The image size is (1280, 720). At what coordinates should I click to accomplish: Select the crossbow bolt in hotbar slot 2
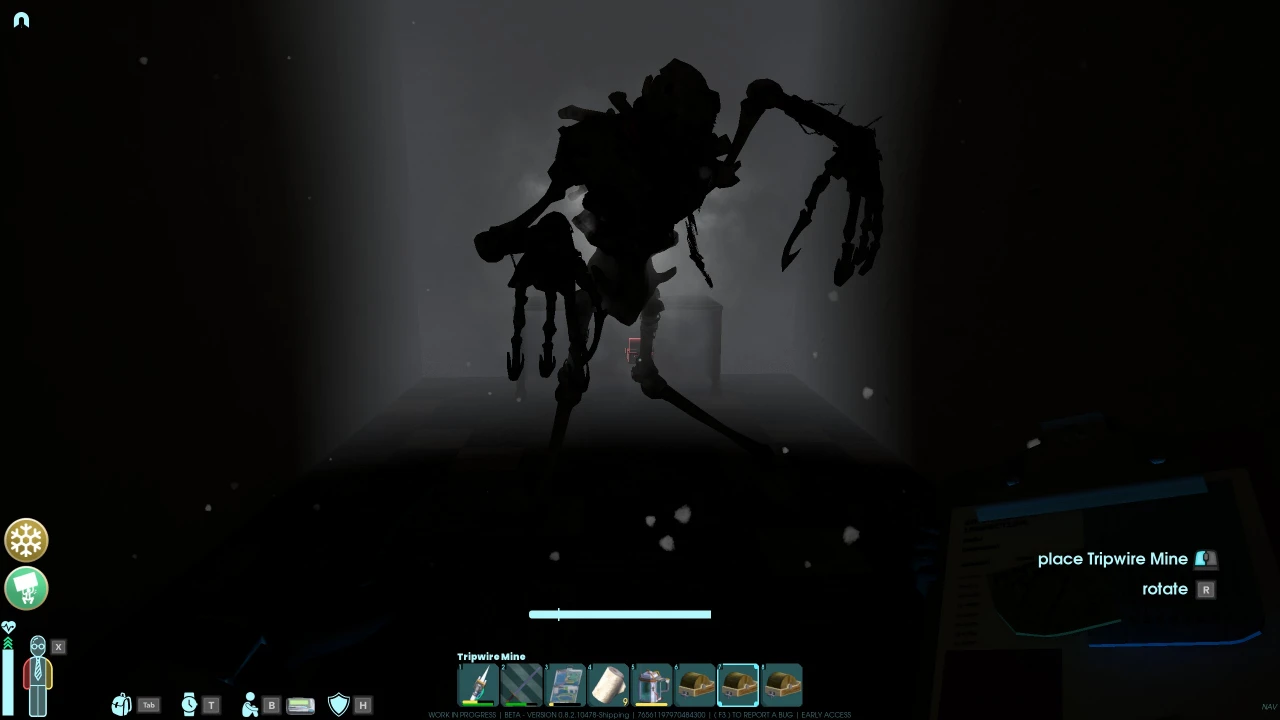click(521, 684)
